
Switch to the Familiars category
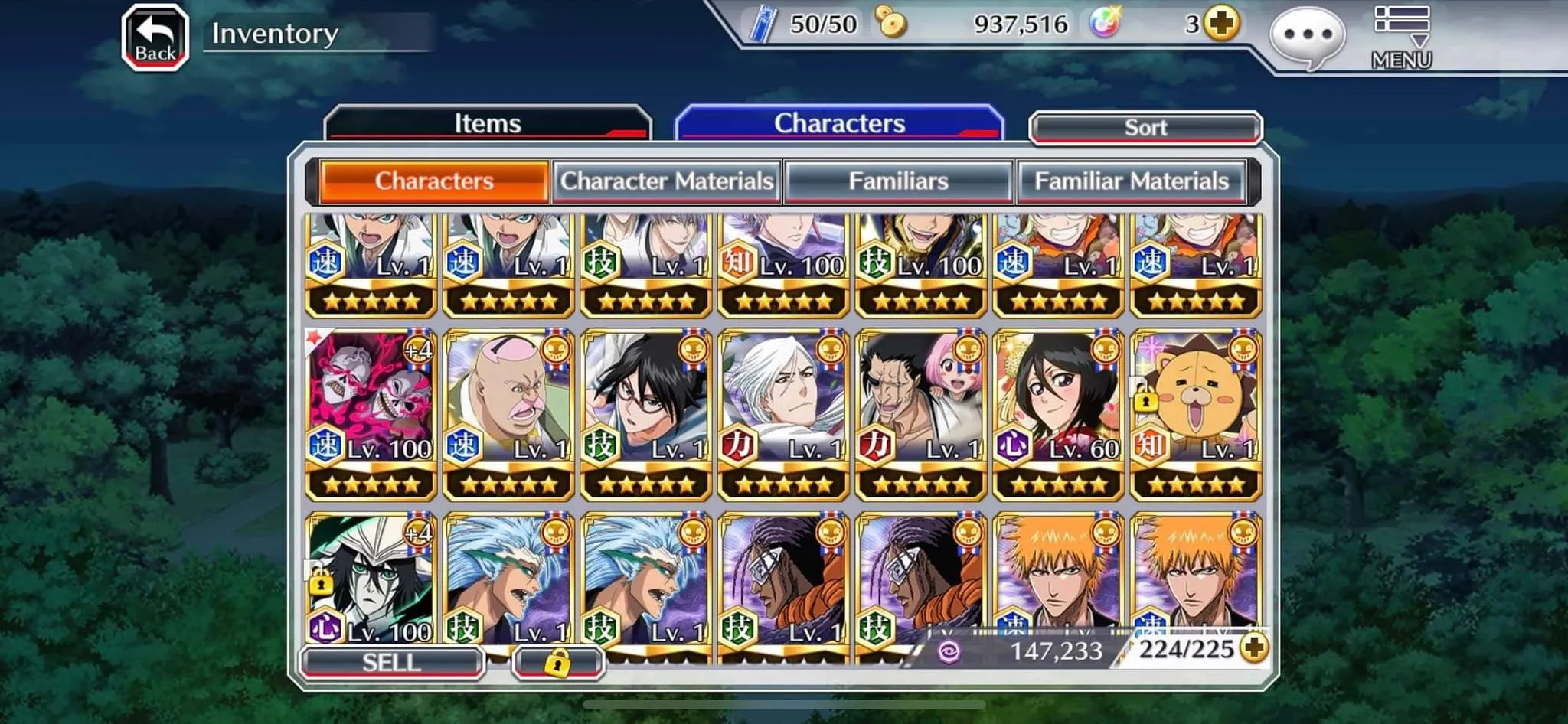tap(899, 181)
